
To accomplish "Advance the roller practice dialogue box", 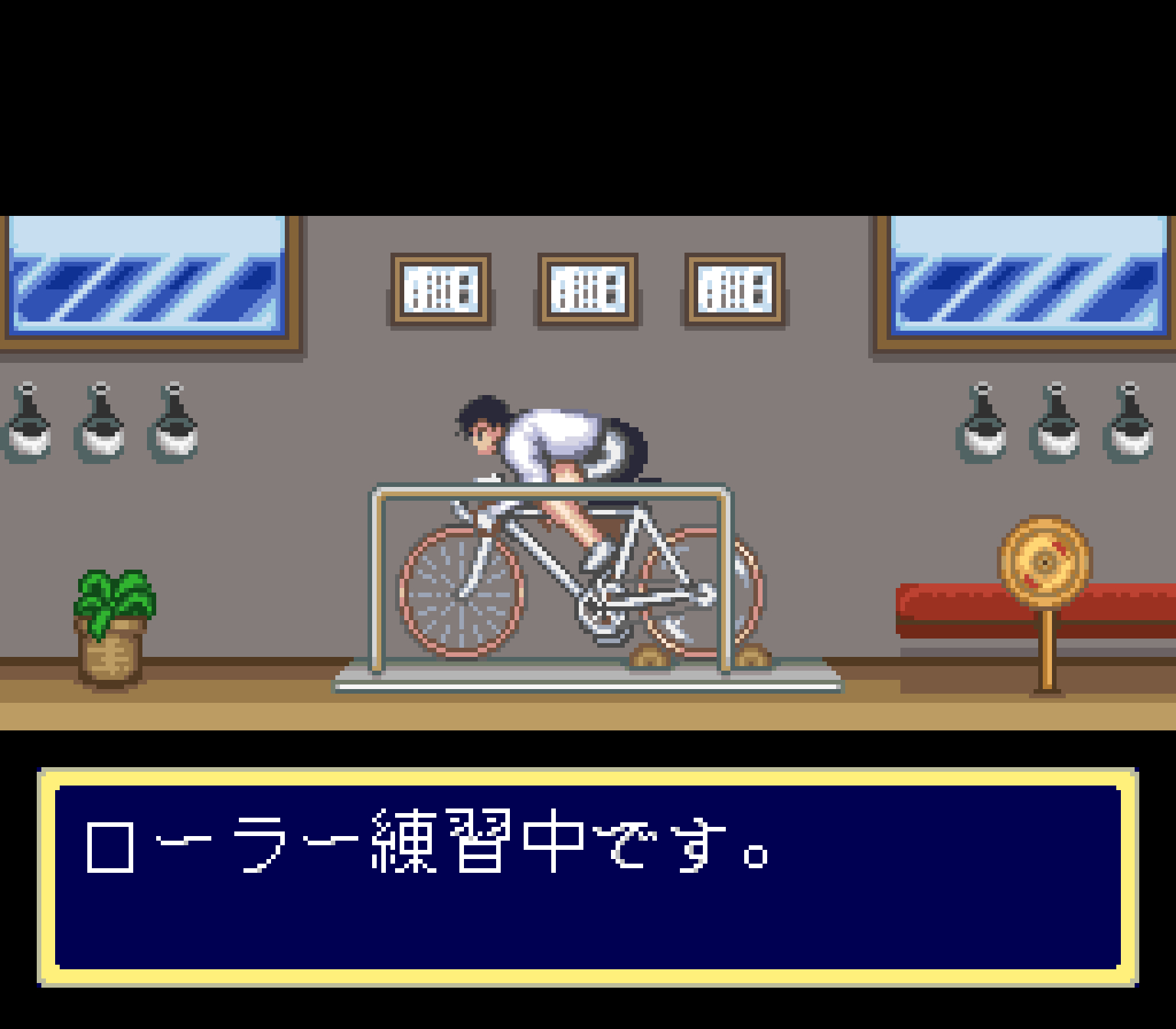I will 587,876.
